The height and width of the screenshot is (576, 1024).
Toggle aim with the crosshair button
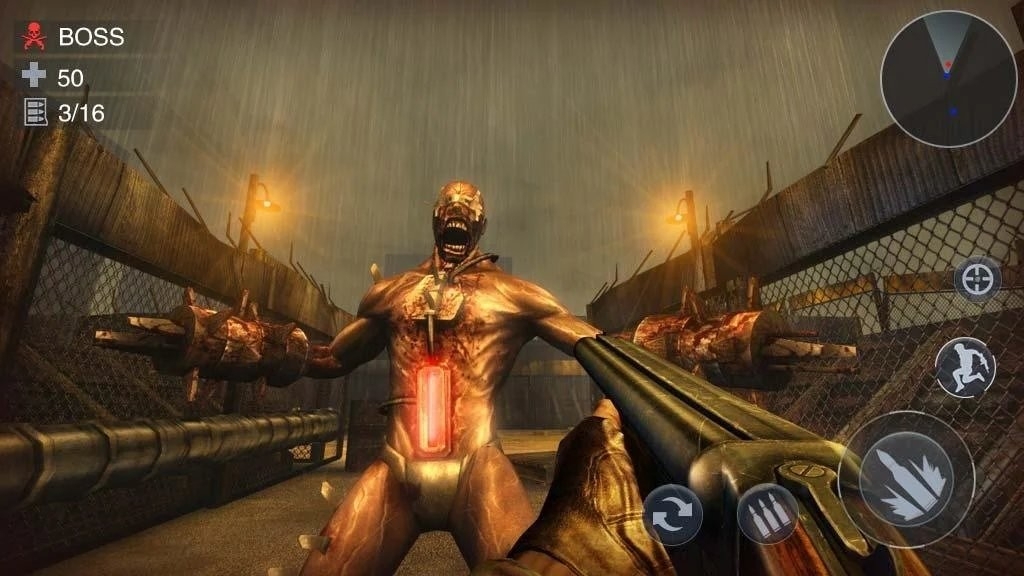977,279
